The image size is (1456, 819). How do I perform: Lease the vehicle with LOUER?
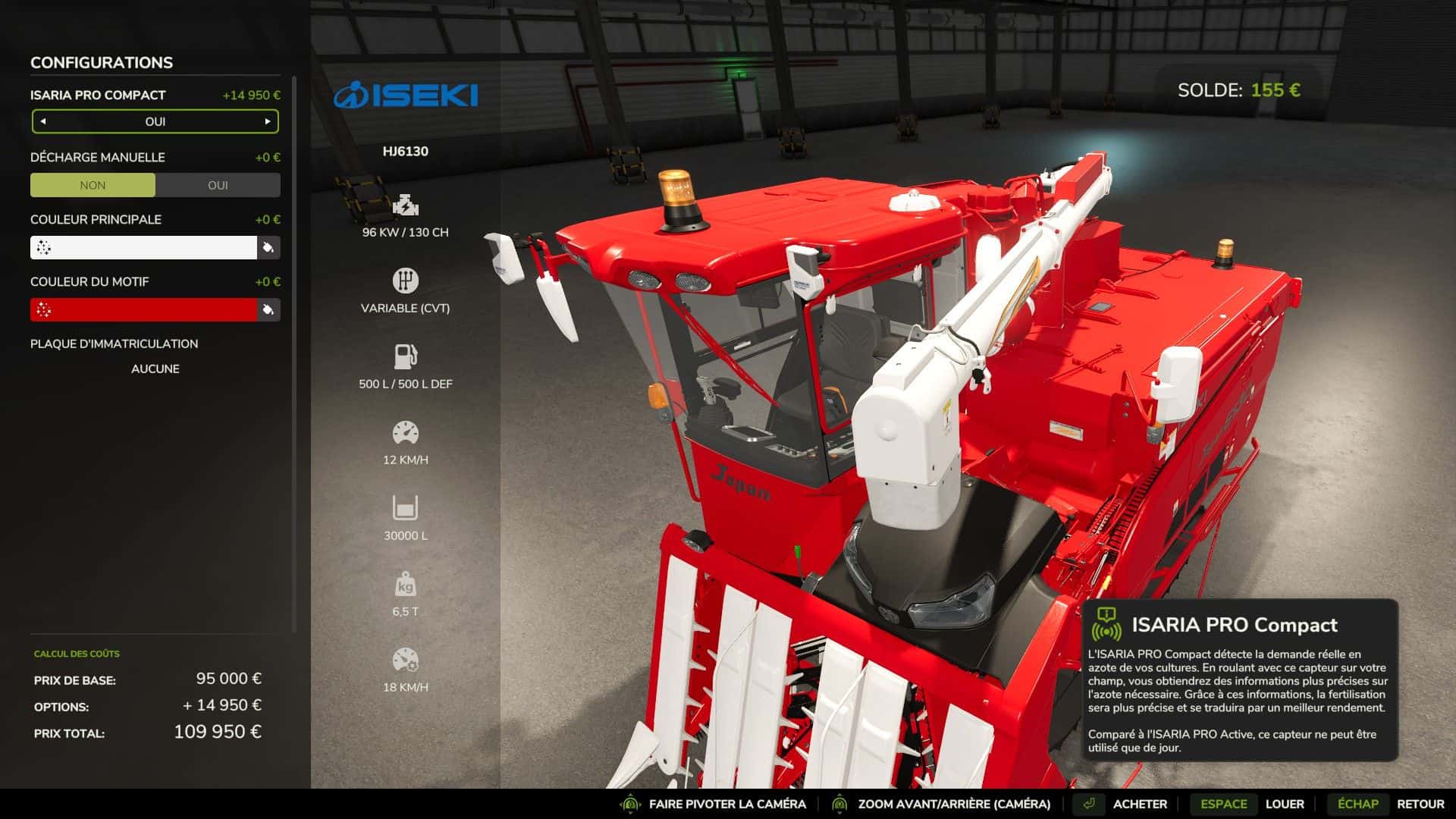1284,804
